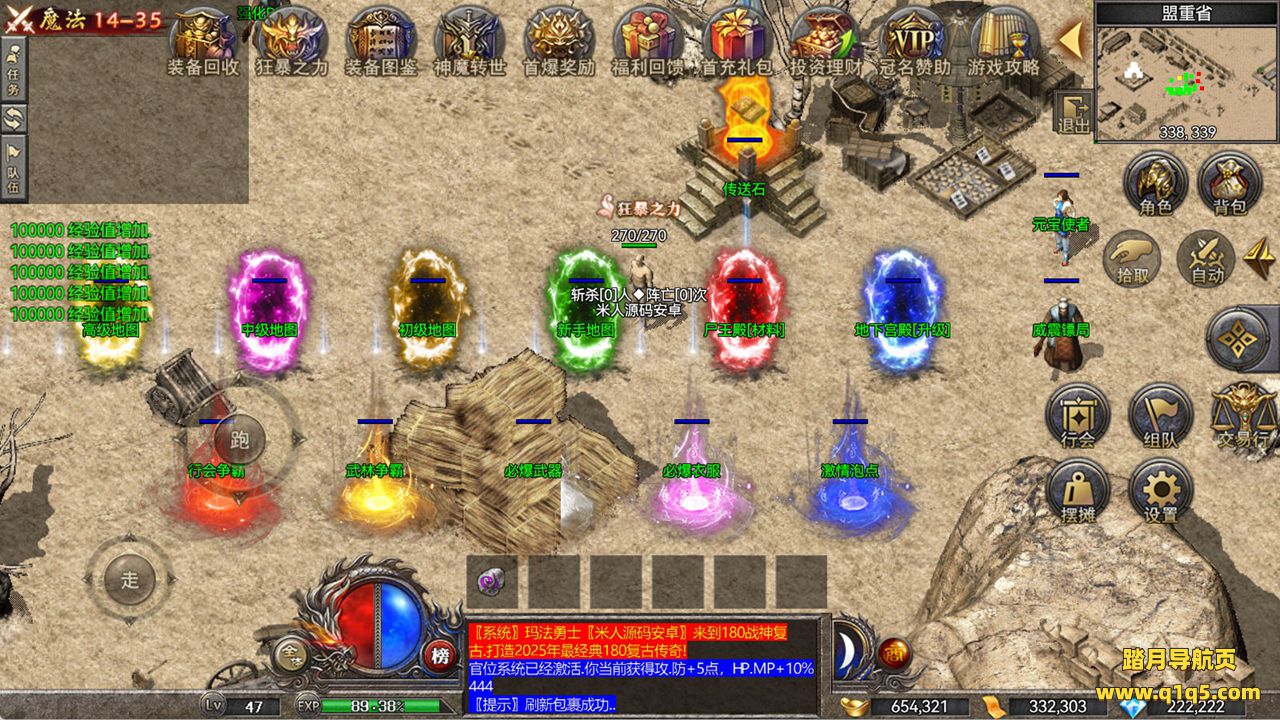The image size is (1280, 720).
Task: Open the 角色 character sheet
Action: point(1155,183)
